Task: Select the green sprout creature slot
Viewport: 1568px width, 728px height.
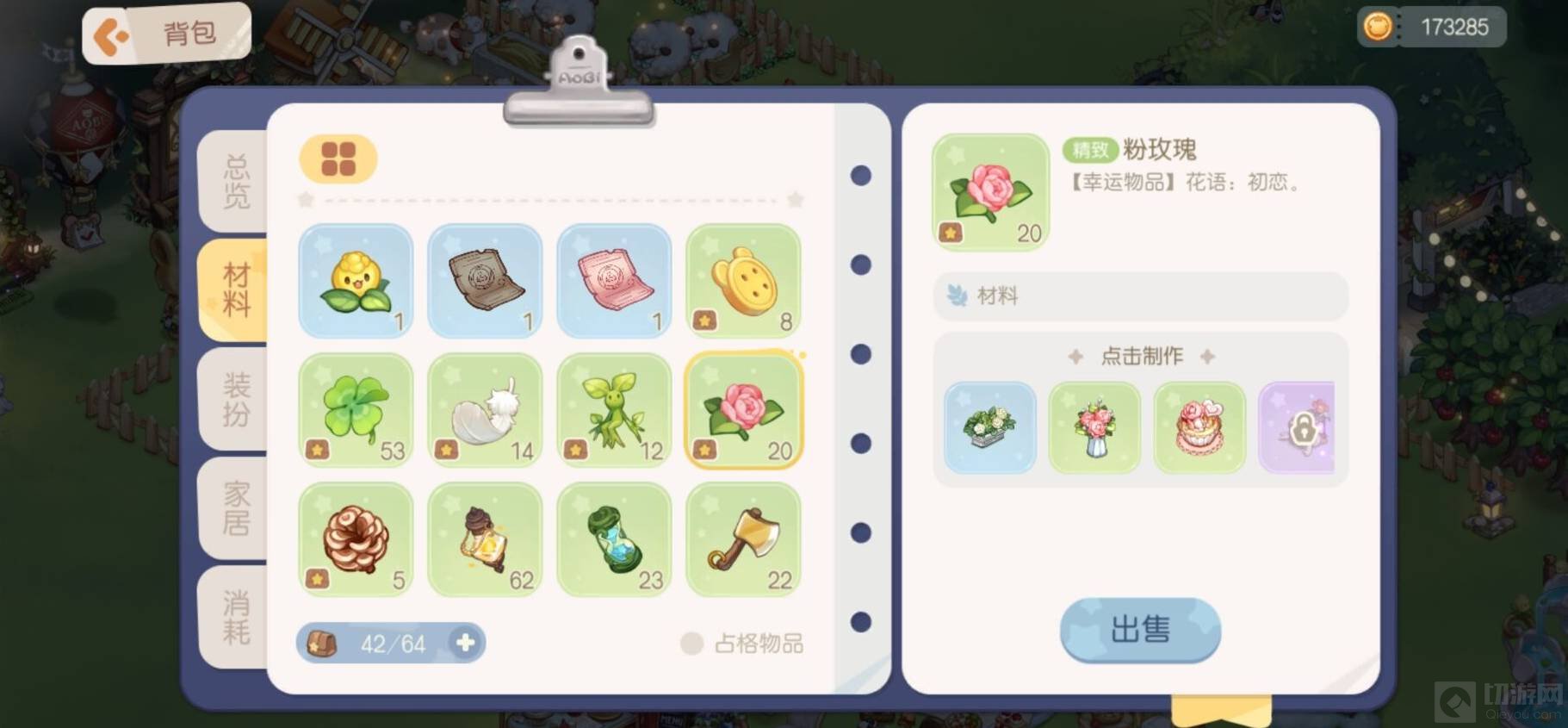Action: pos(614,410)
